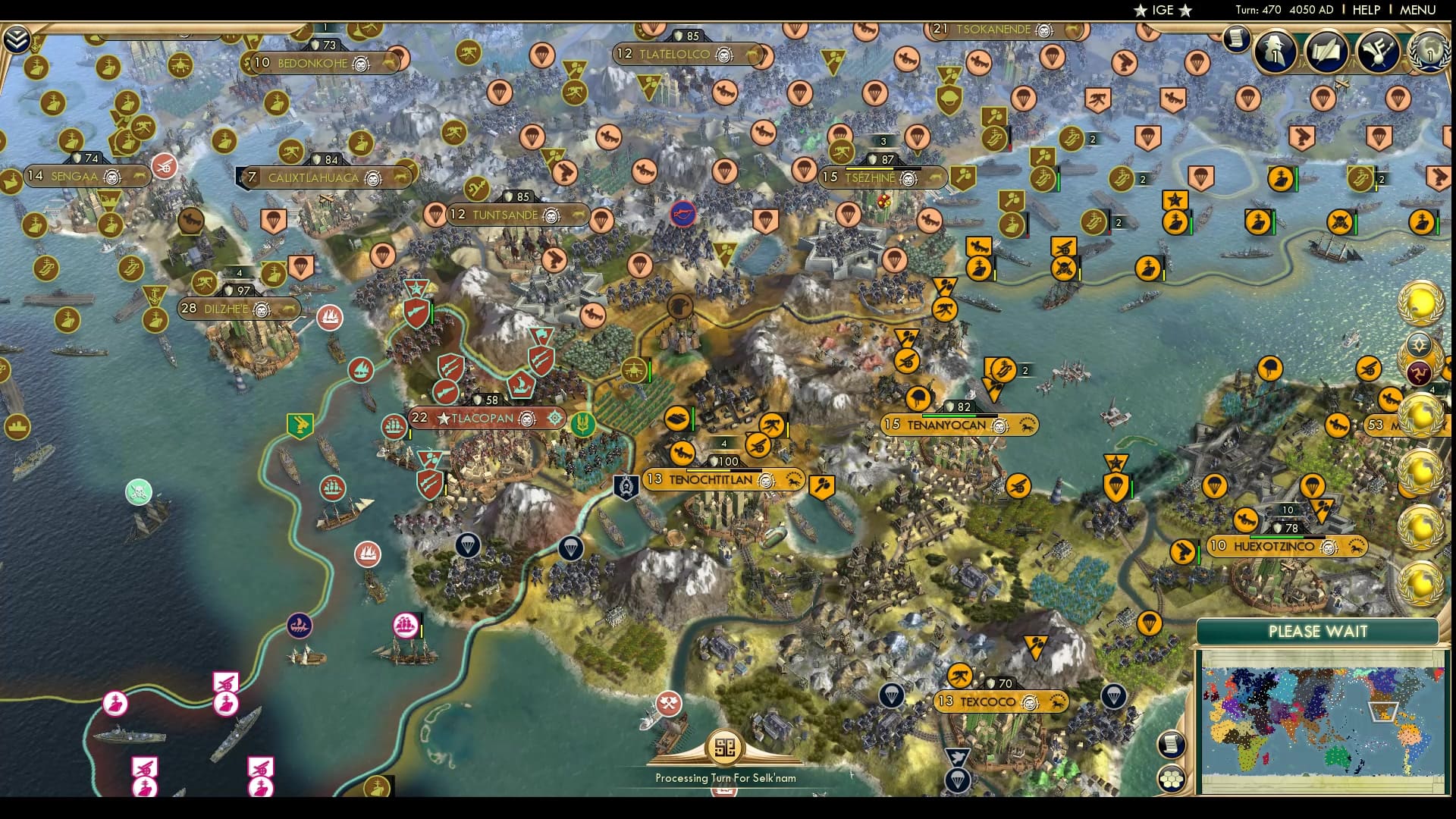Click the notification scroll icon below the top bar

coord(1238,39)
